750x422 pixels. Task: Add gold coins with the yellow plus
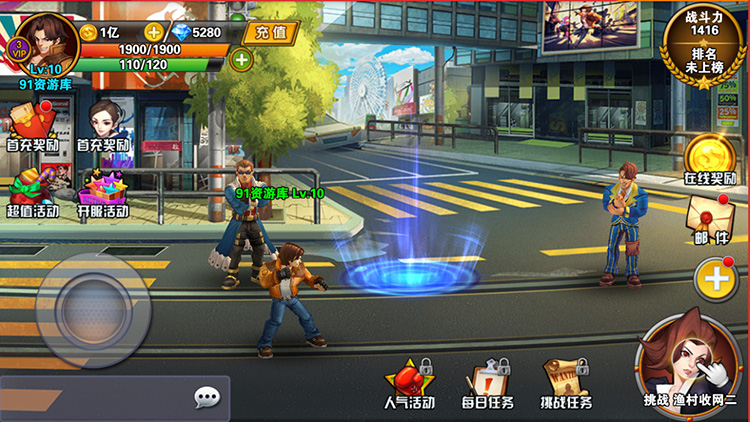151,32
